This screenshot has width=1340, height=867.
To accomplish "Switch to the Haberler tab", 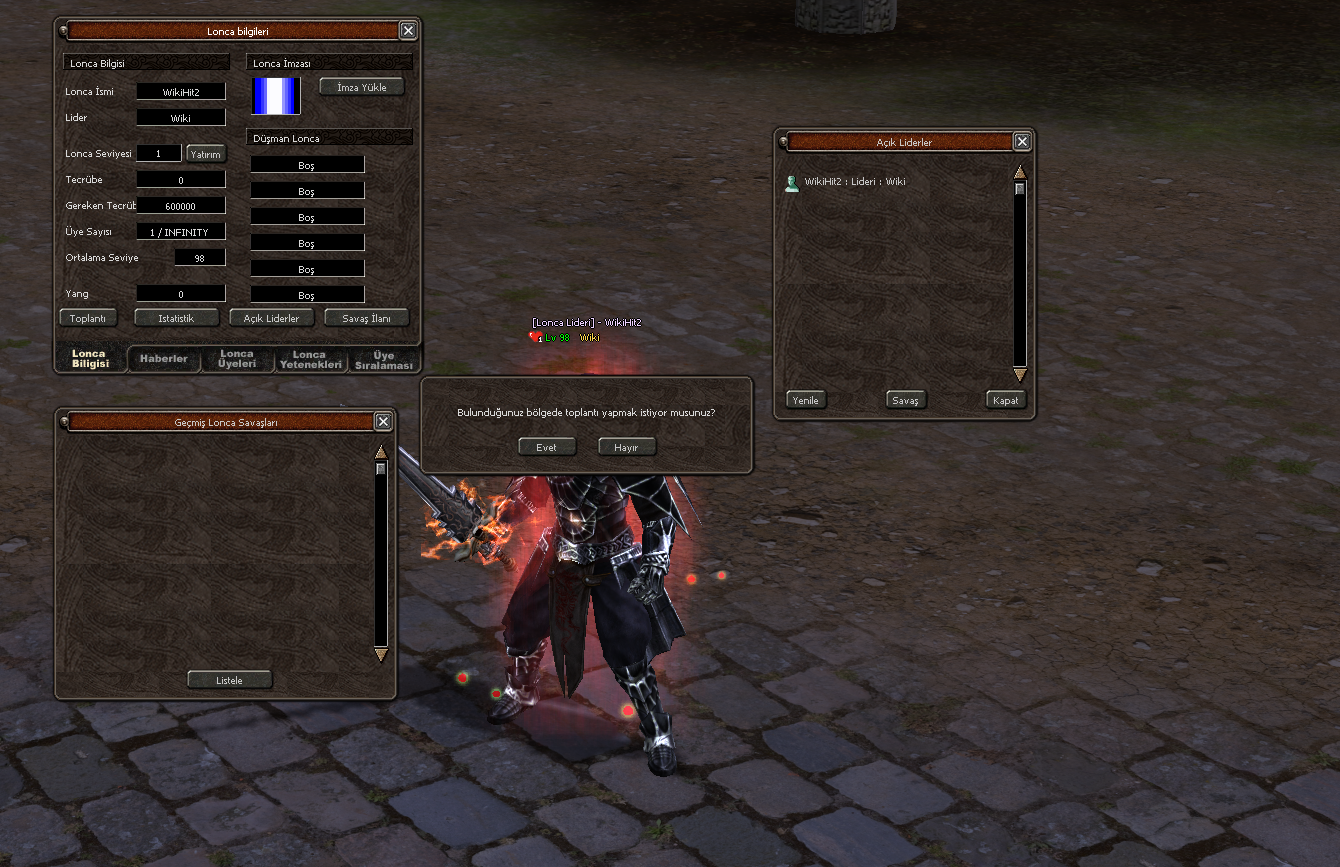I will tap(164, 359).
